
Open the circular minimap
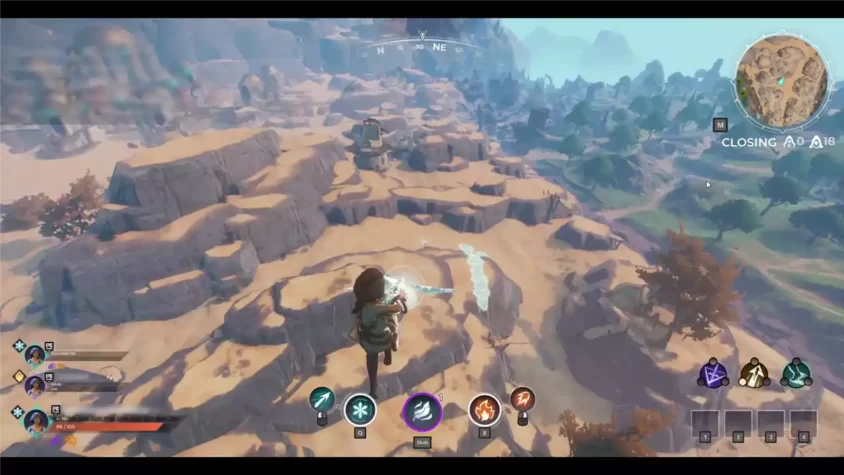782,80
